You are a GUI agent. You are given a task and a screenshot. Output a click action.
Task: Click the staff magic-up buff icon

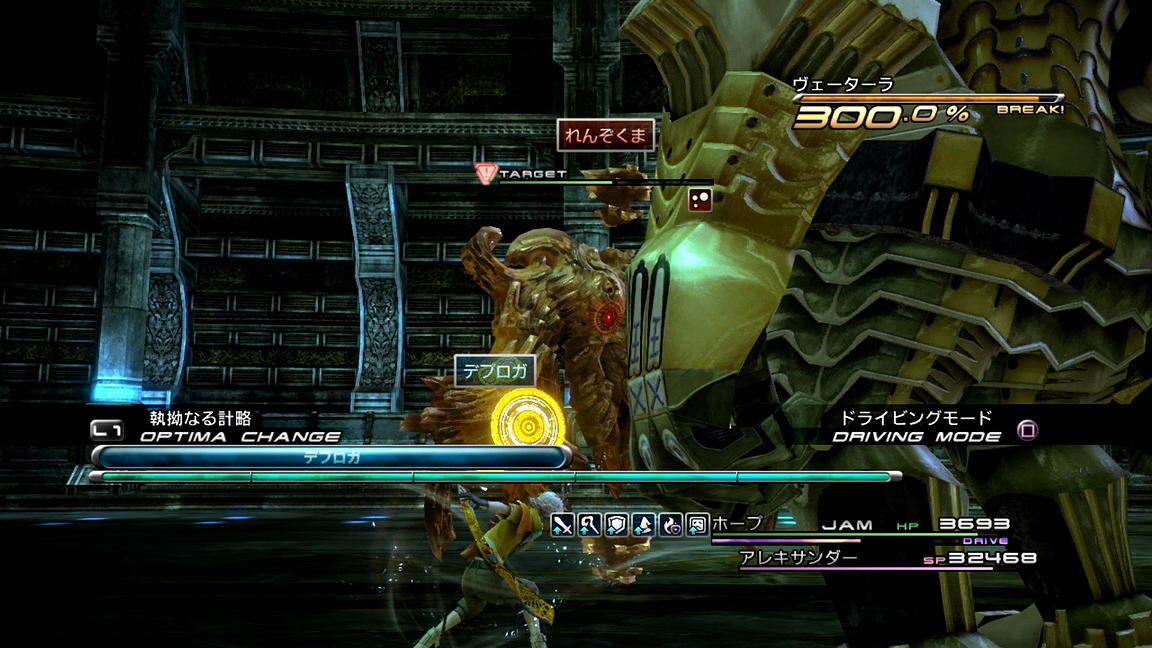coord(589,524)
